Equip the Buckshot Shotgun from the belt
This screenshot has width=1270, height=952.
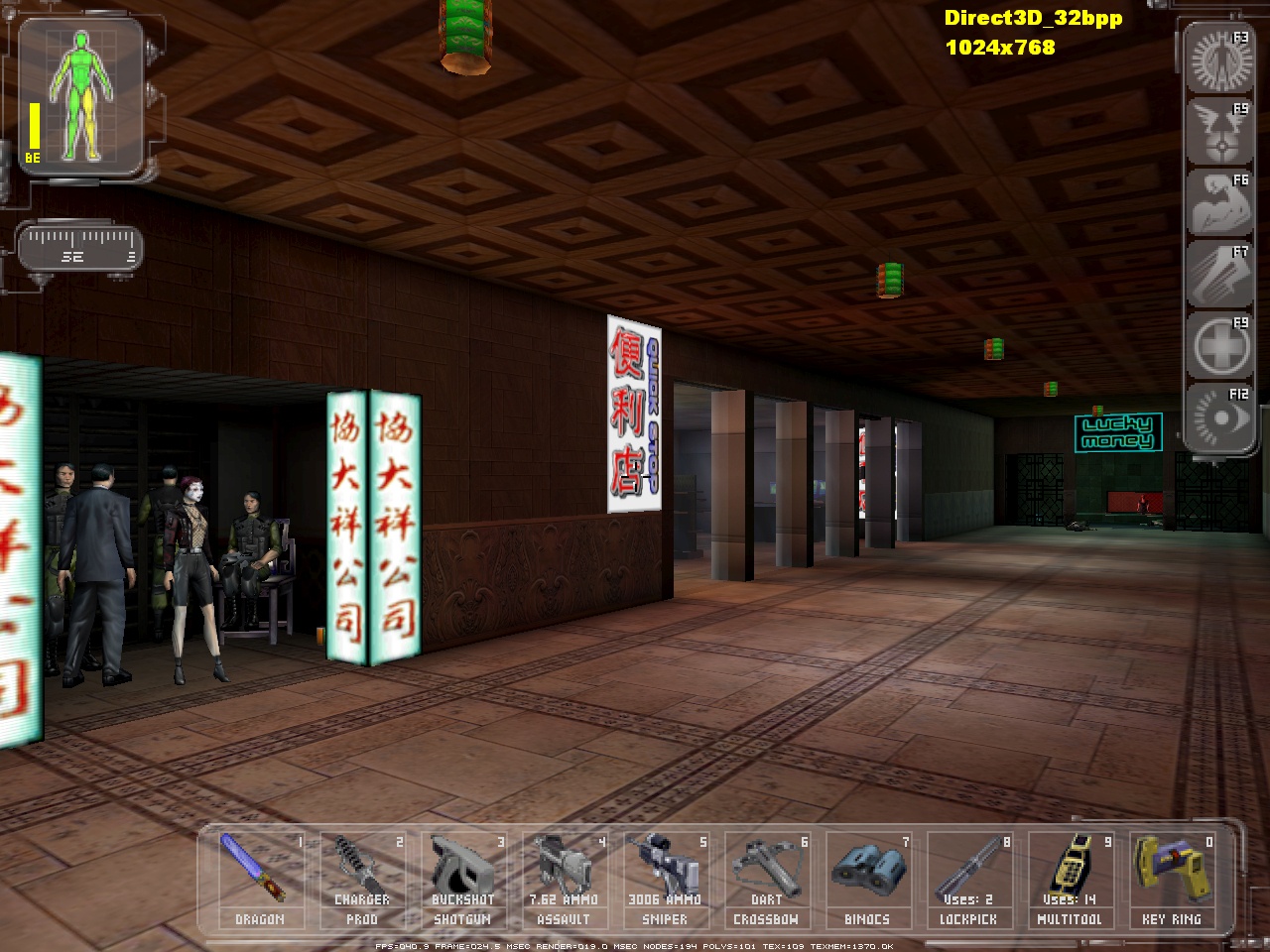coord(463,879)
